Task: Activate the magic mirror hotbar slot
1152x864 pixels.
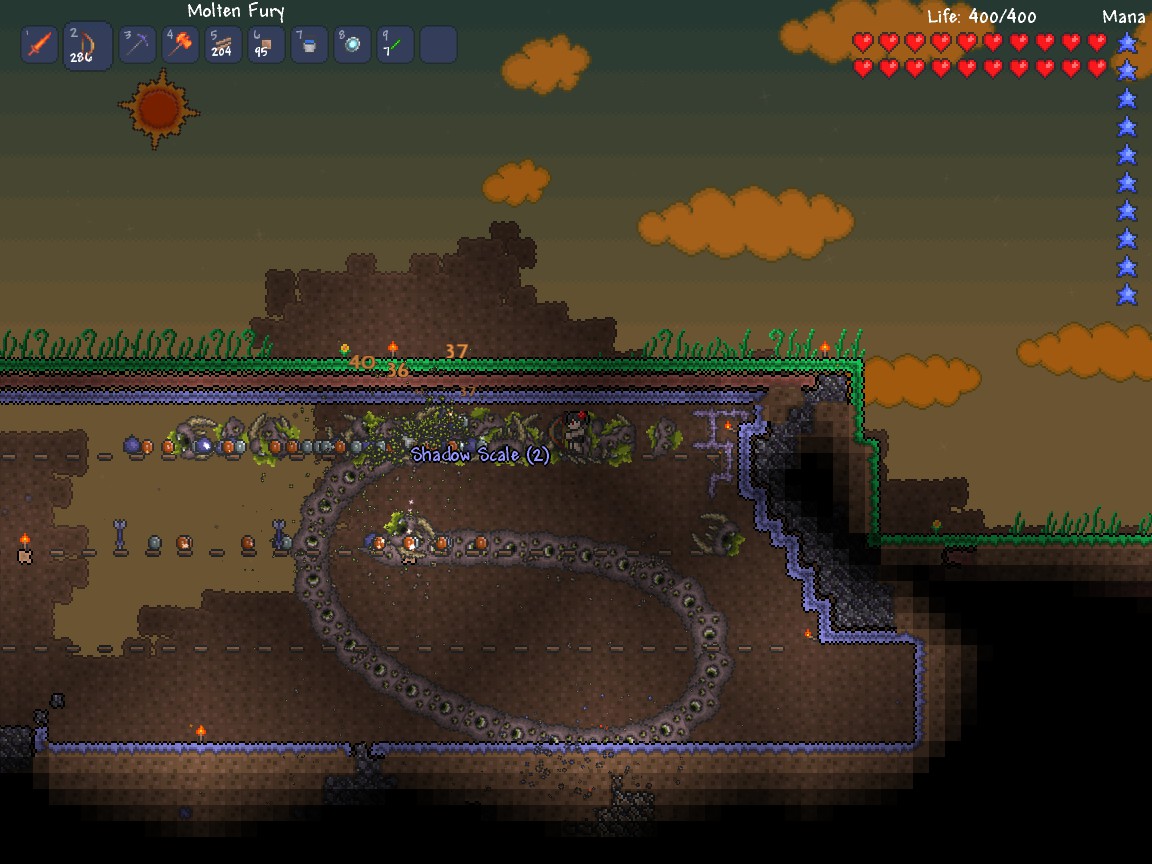Action: 352,45
